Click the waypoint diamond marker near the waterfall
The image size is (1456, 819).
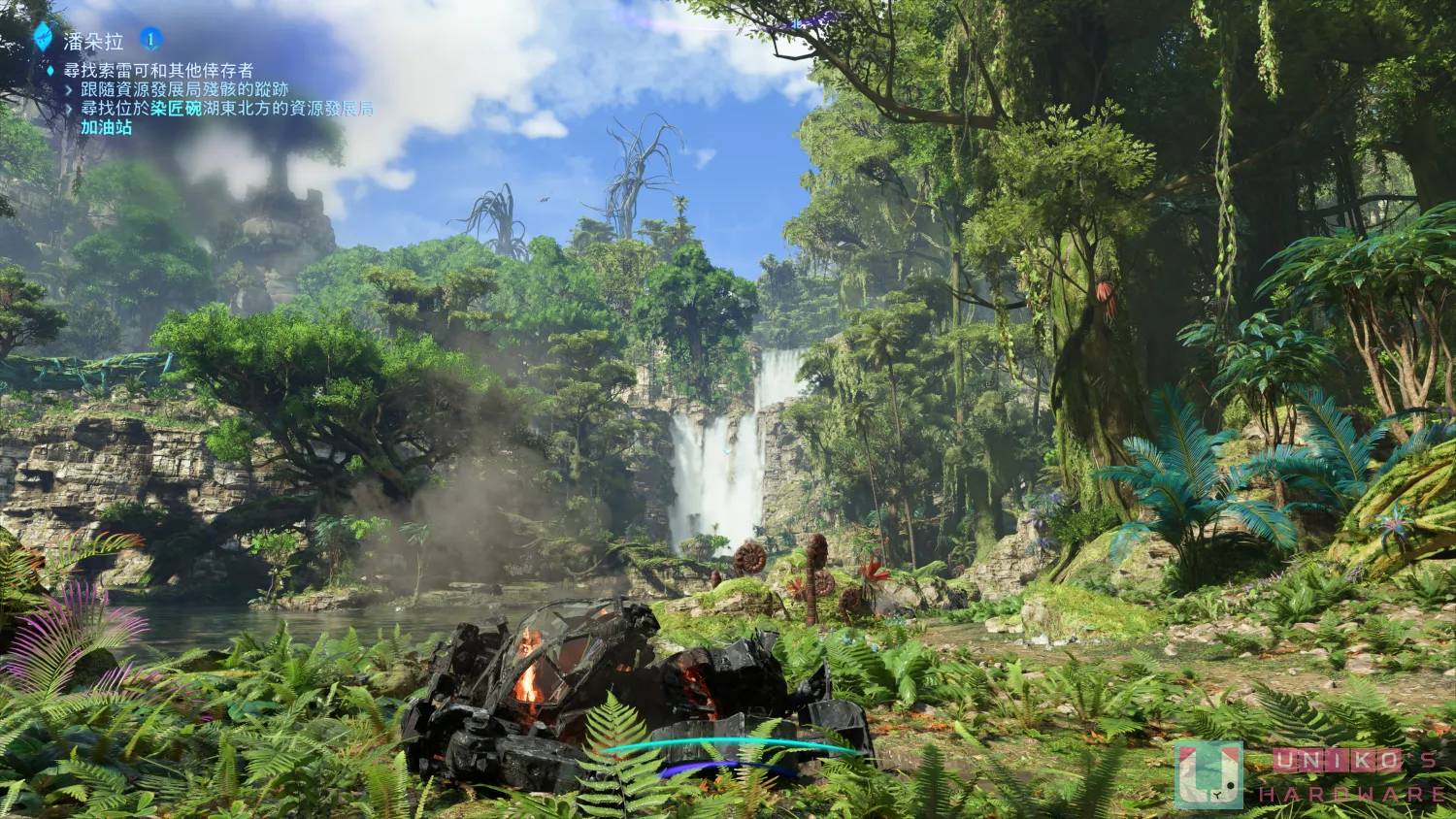726,452
